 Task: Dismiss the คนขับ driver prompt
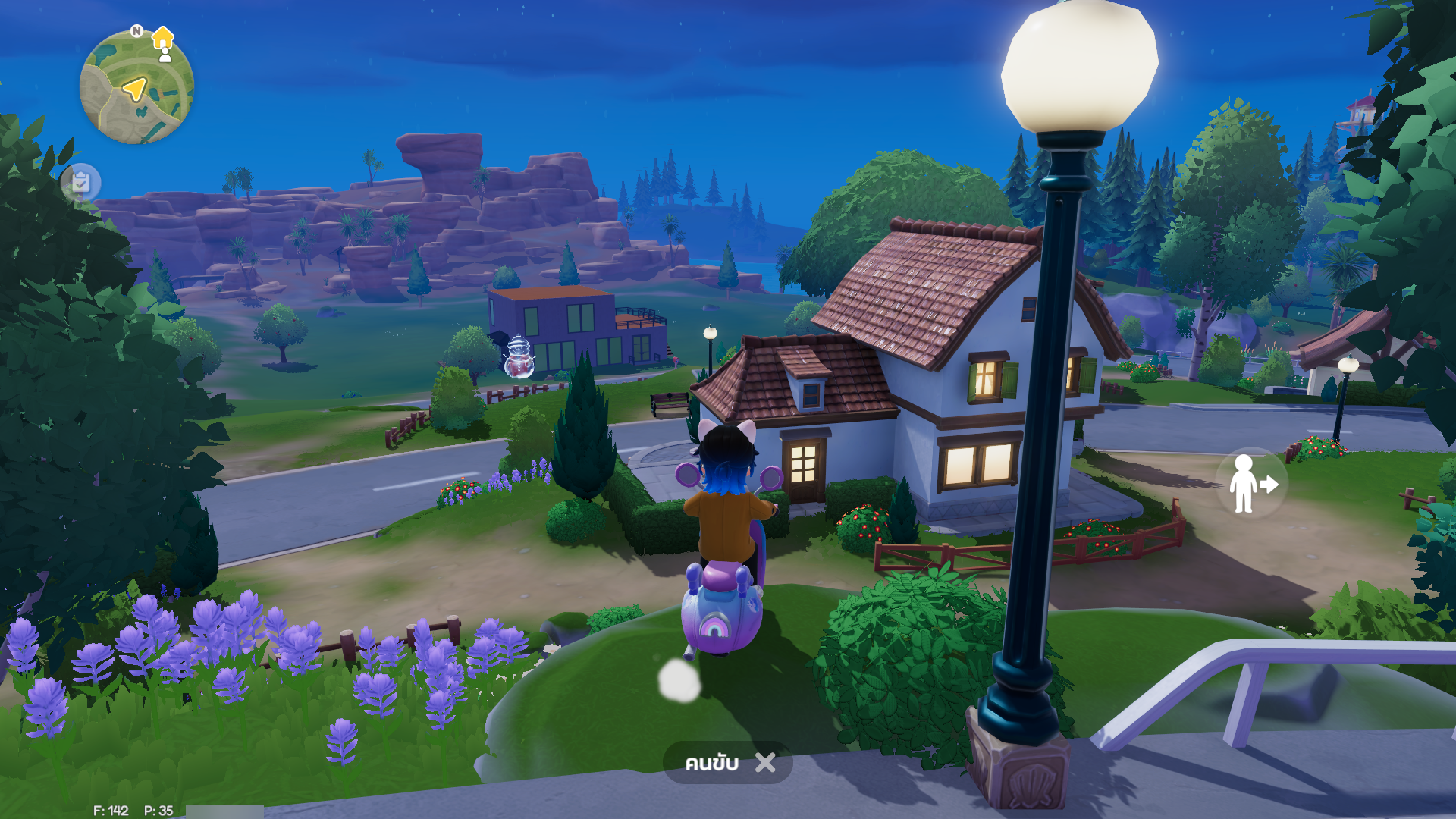tap(765, 762)
